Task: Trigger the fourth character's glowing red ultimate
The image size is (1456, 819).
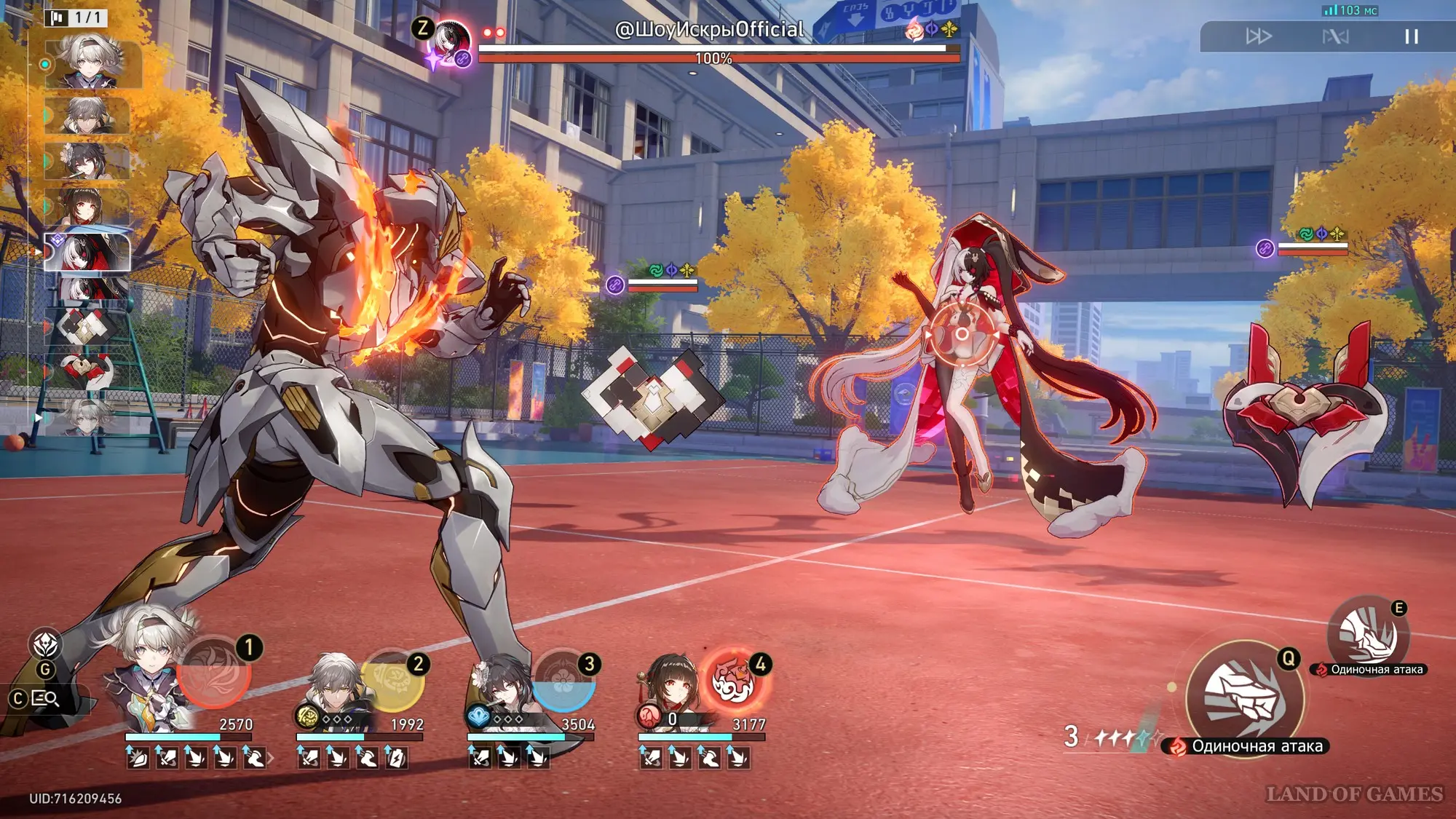Action: coord(734,681)
